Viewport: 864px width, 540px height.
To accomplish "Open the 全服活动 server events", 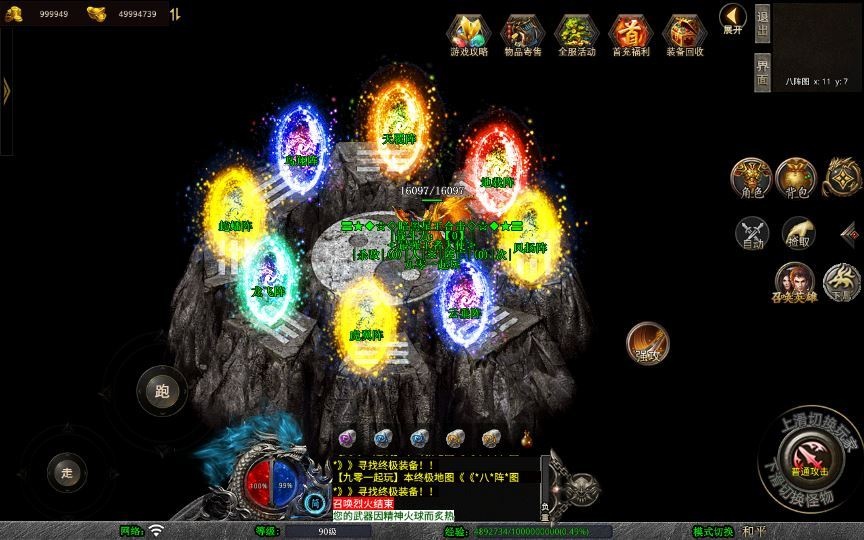I will click(576, 35).
